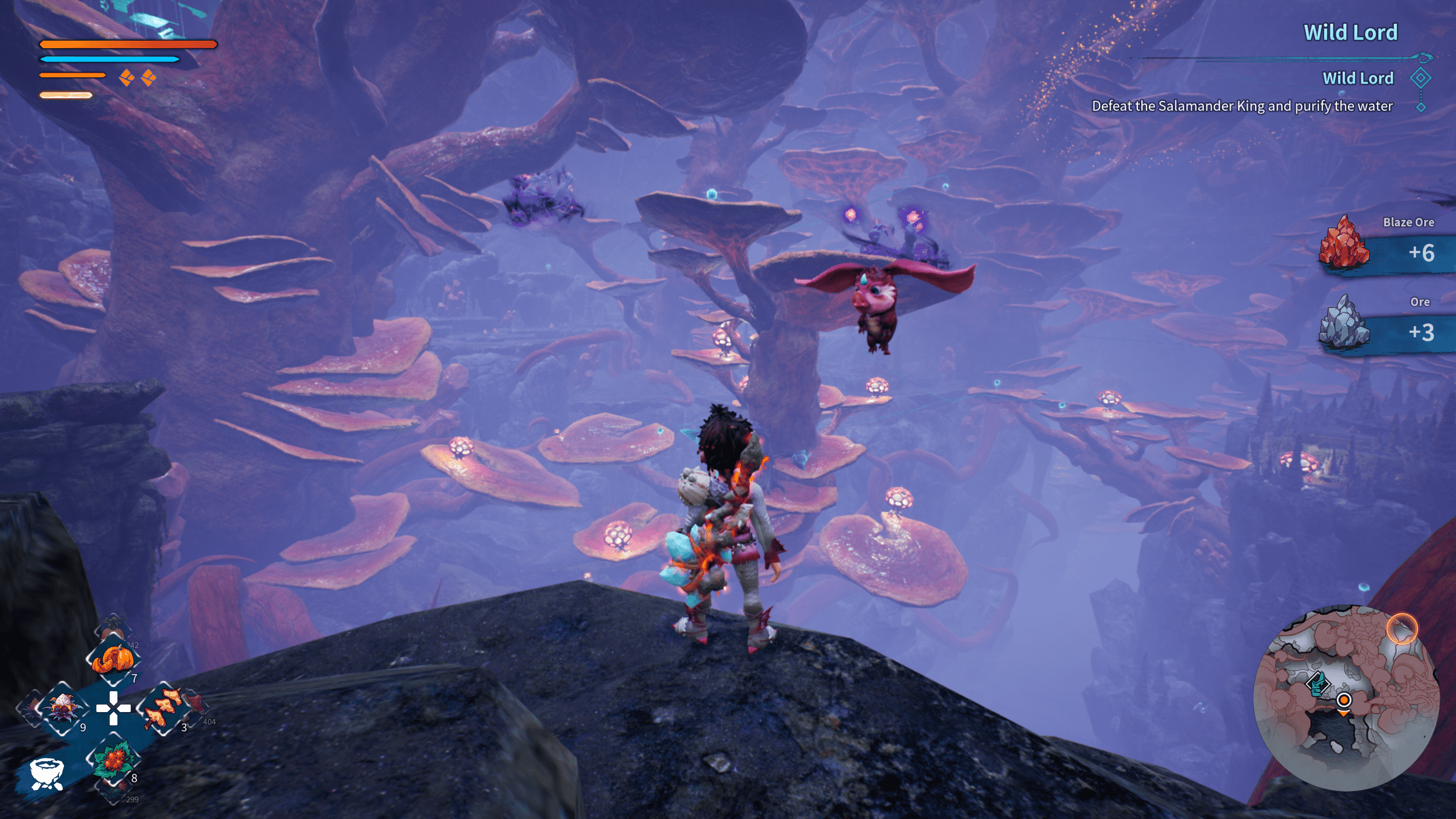Click the orange ring objective marker on minimap

pos(1402,628)
